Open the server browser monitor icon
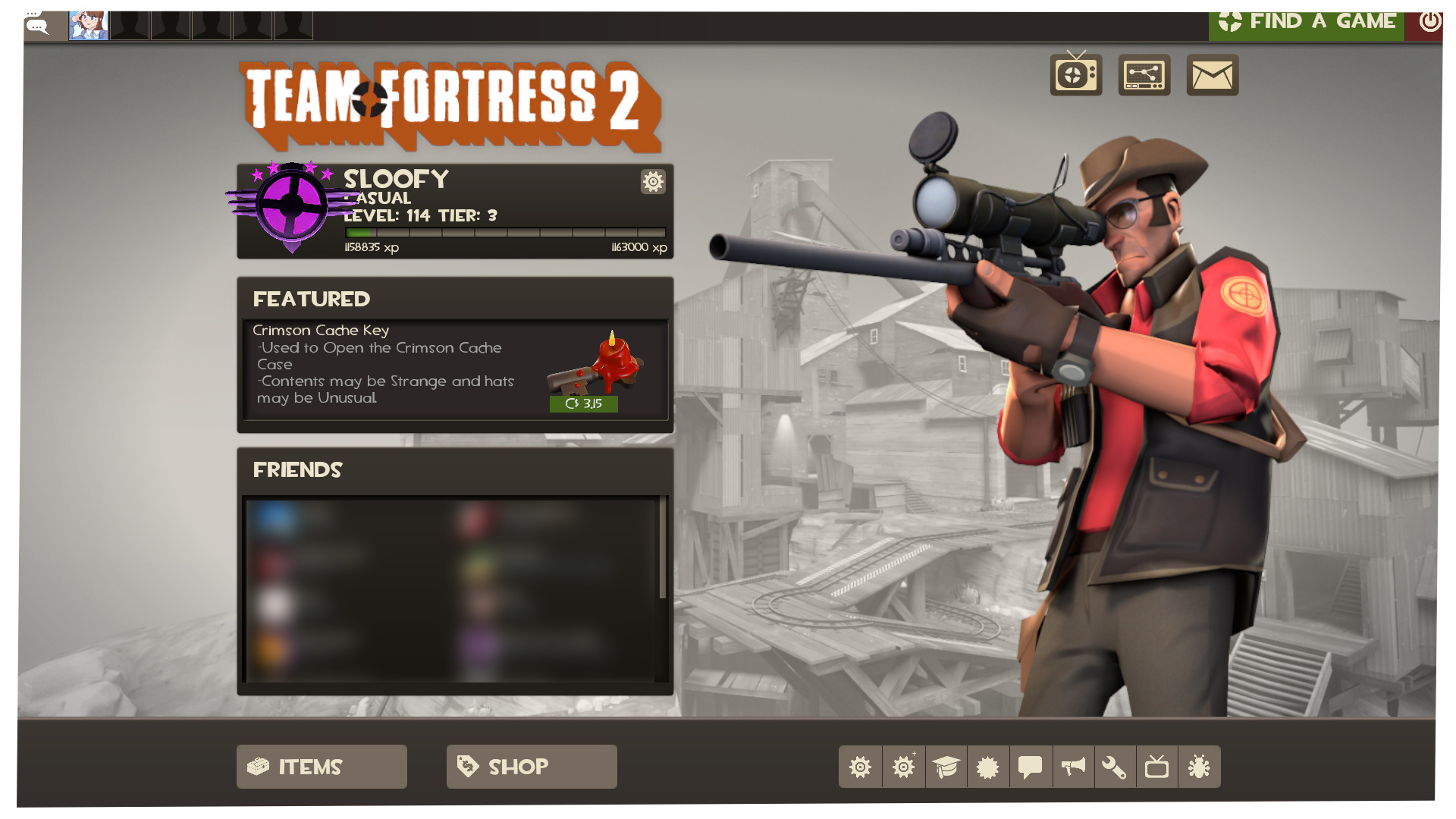This screenshot has height=819, width=1456. tap(1144, 74)
